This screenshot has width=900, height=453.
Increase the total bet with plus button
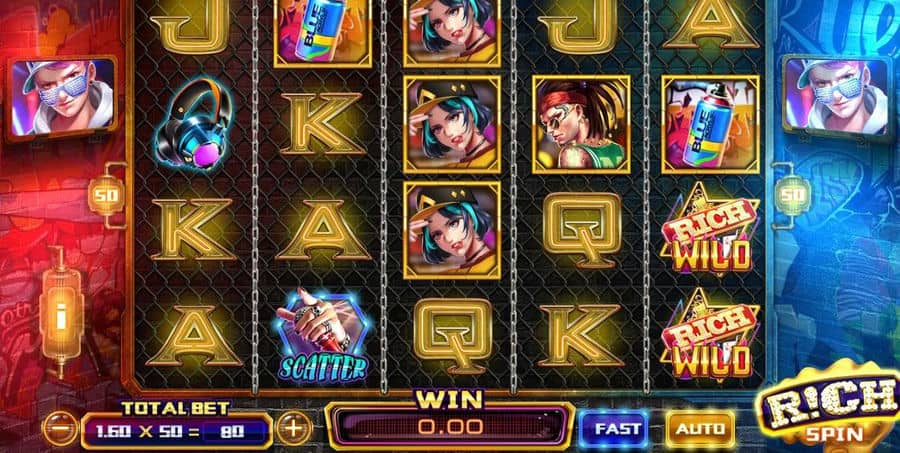[x=293, y=429]
